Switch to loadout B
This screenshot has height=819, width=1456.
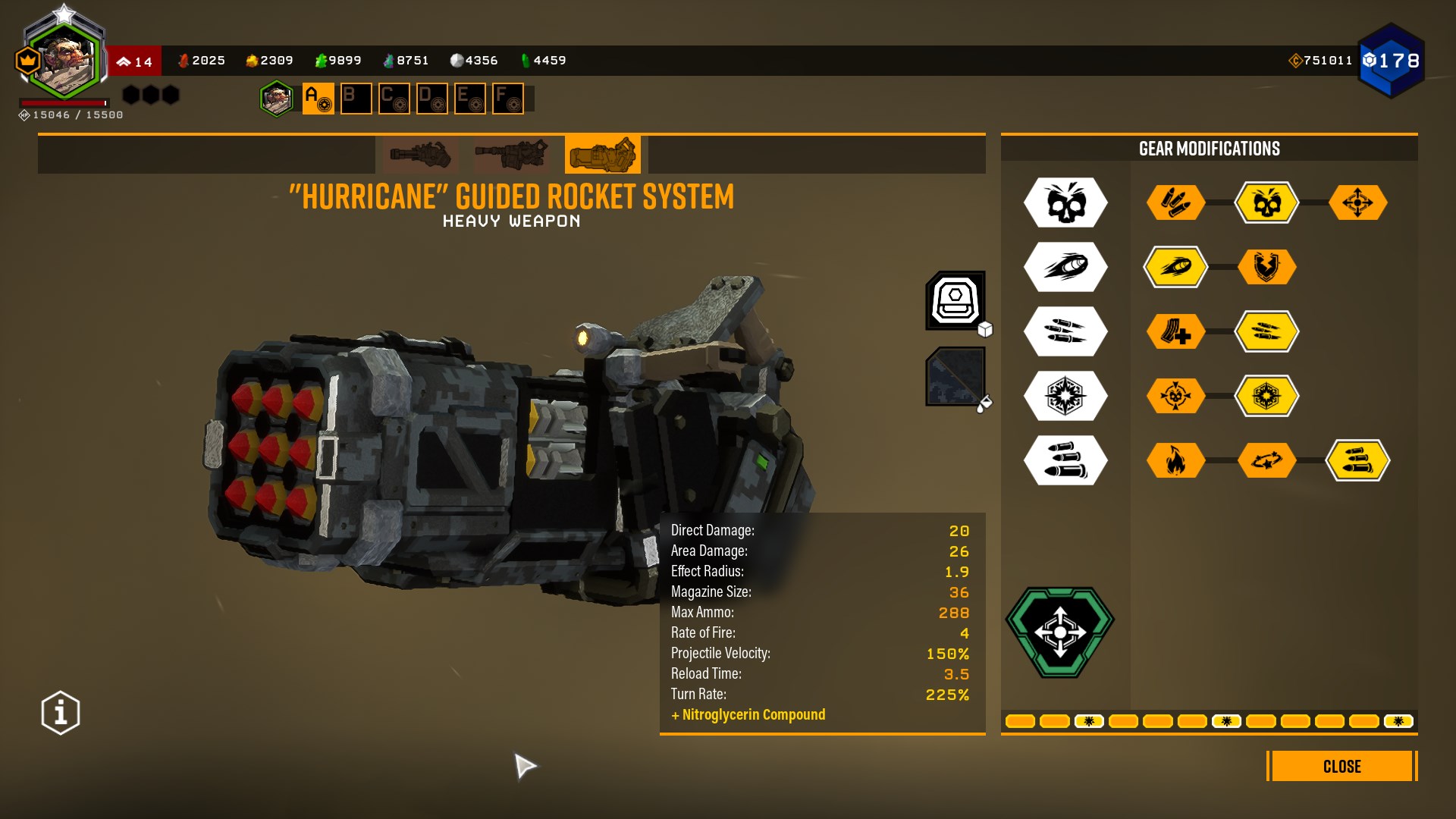tap(356, 99)
